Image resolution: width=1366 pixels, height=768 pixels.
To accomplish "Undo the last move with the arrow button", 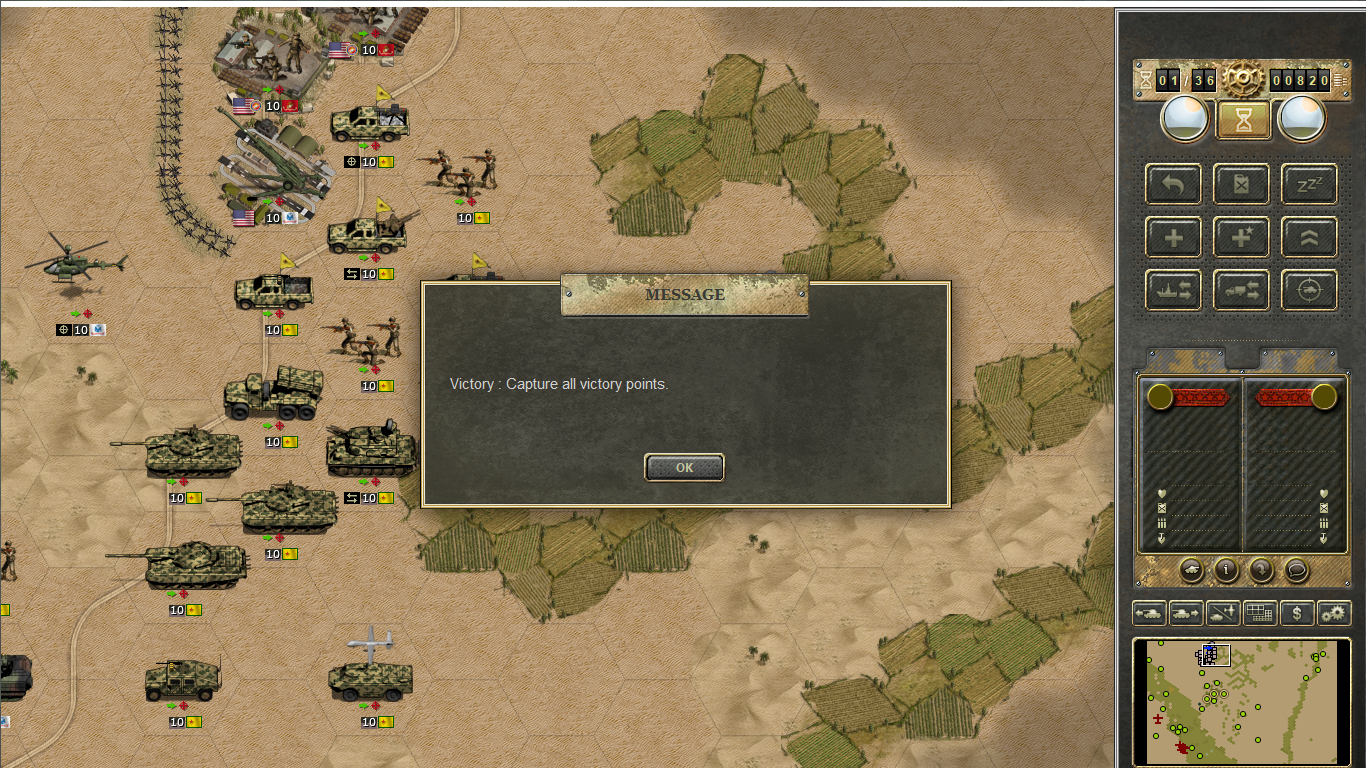I will 1174,184.
